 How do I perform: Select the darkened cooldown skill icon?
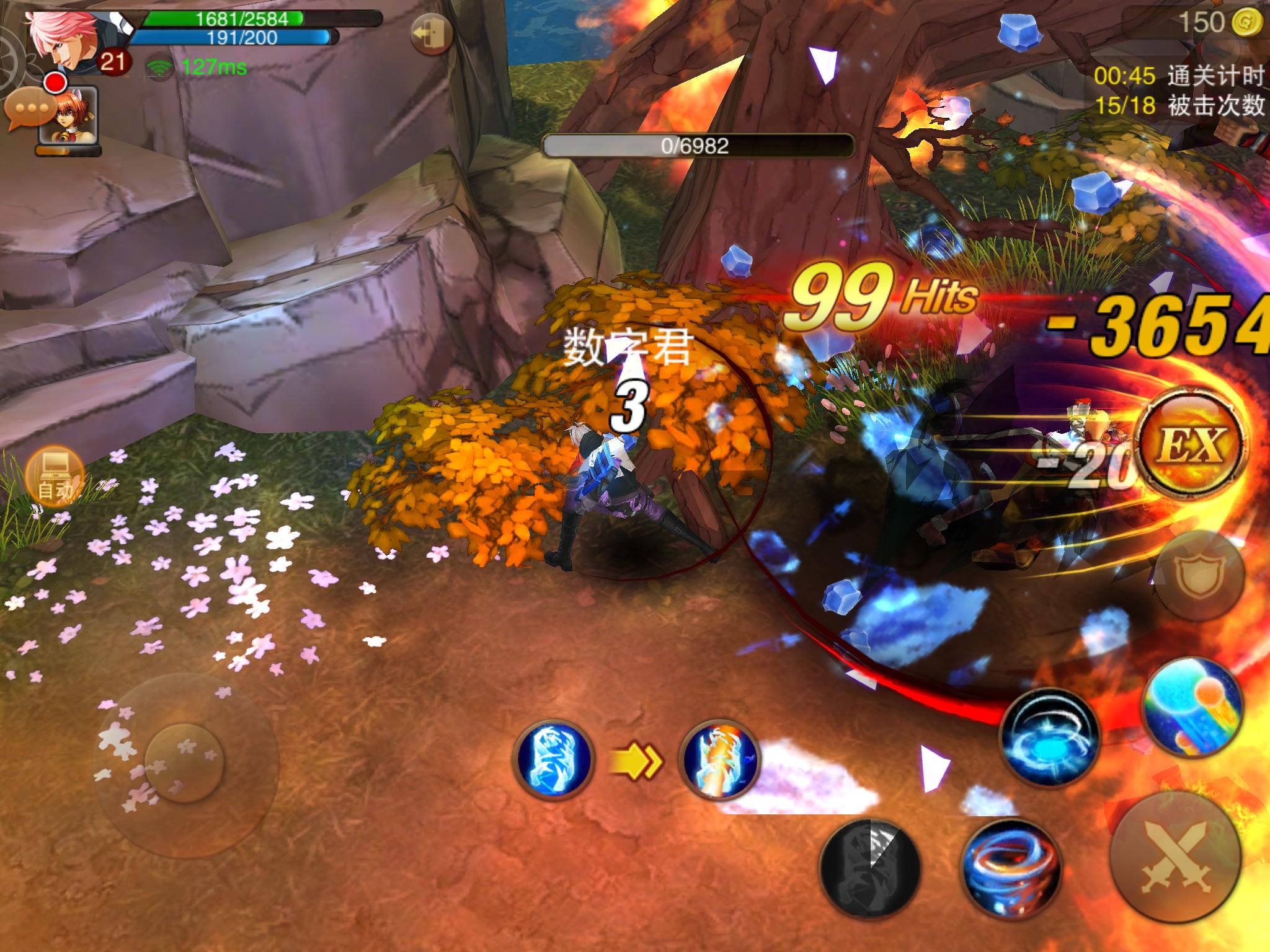[x=869, y=868]
